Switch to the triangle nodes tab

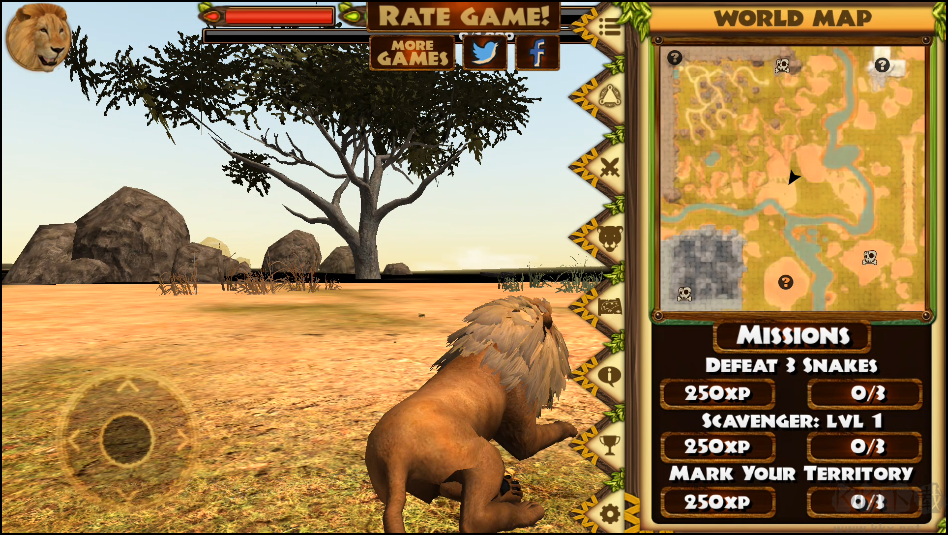(x=609, y=96)
